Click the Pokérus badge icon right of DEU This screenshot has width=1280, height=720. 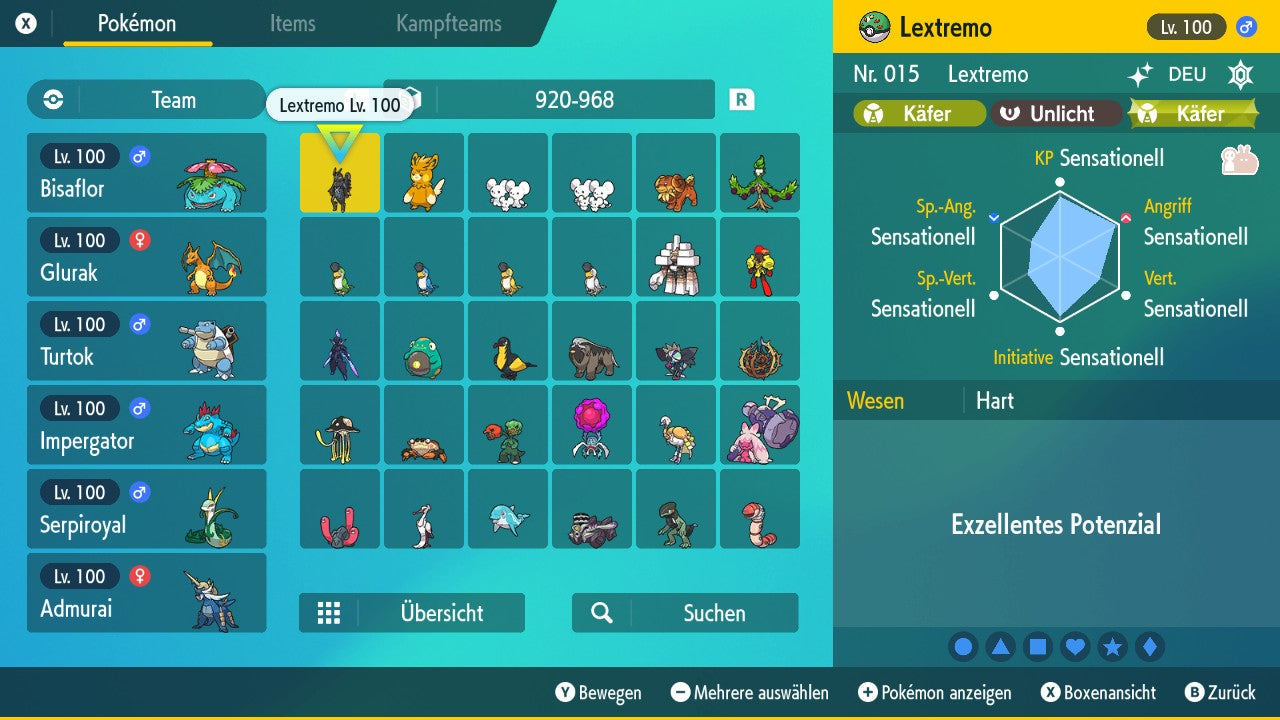coord(1240,73)
